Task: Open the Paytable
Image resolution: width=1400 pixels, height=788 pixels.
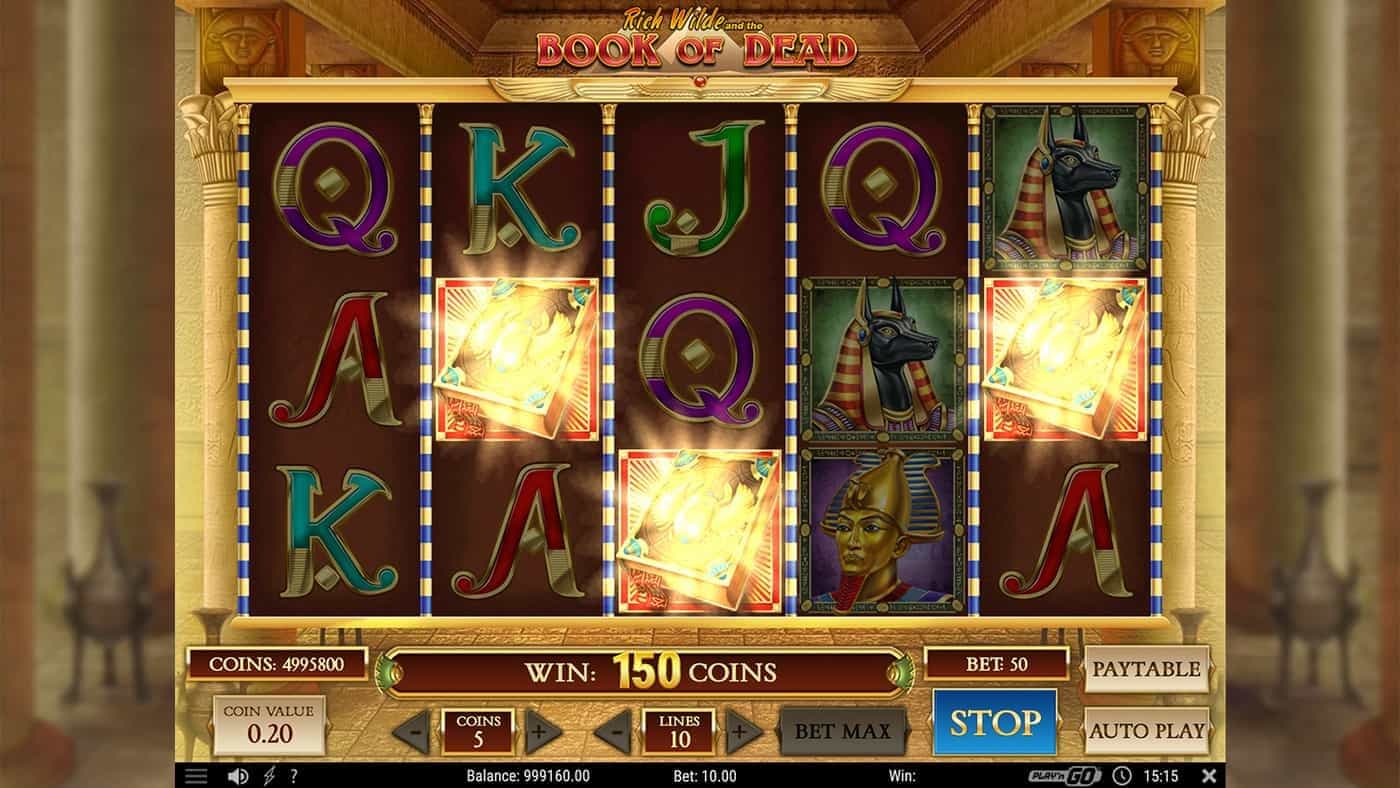Action: pyautogui.click(x=1146, y=669)
